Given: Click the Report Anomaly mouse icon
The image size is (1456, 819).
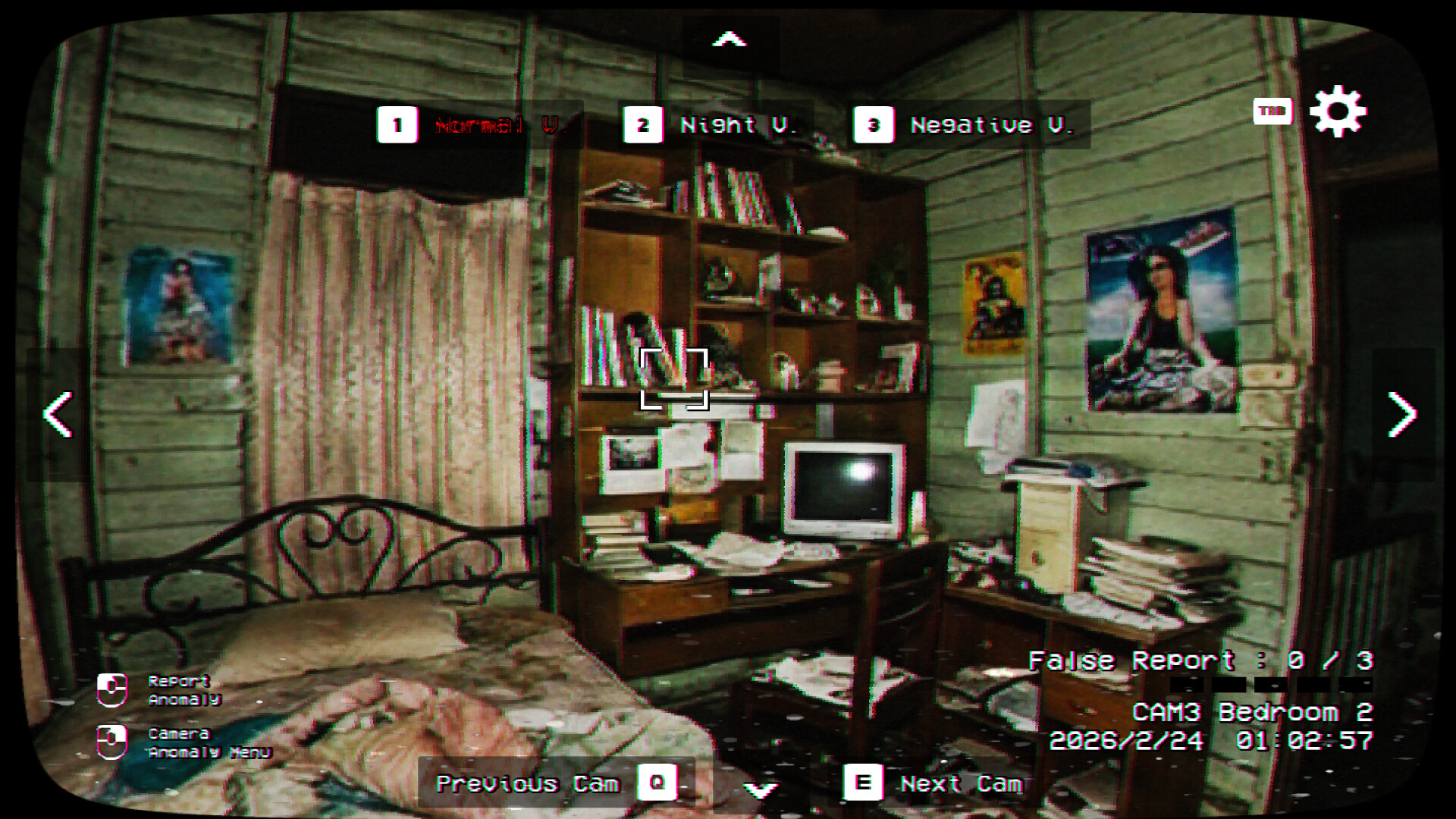Looking at the screenshot, I should (x=112, y=690).
